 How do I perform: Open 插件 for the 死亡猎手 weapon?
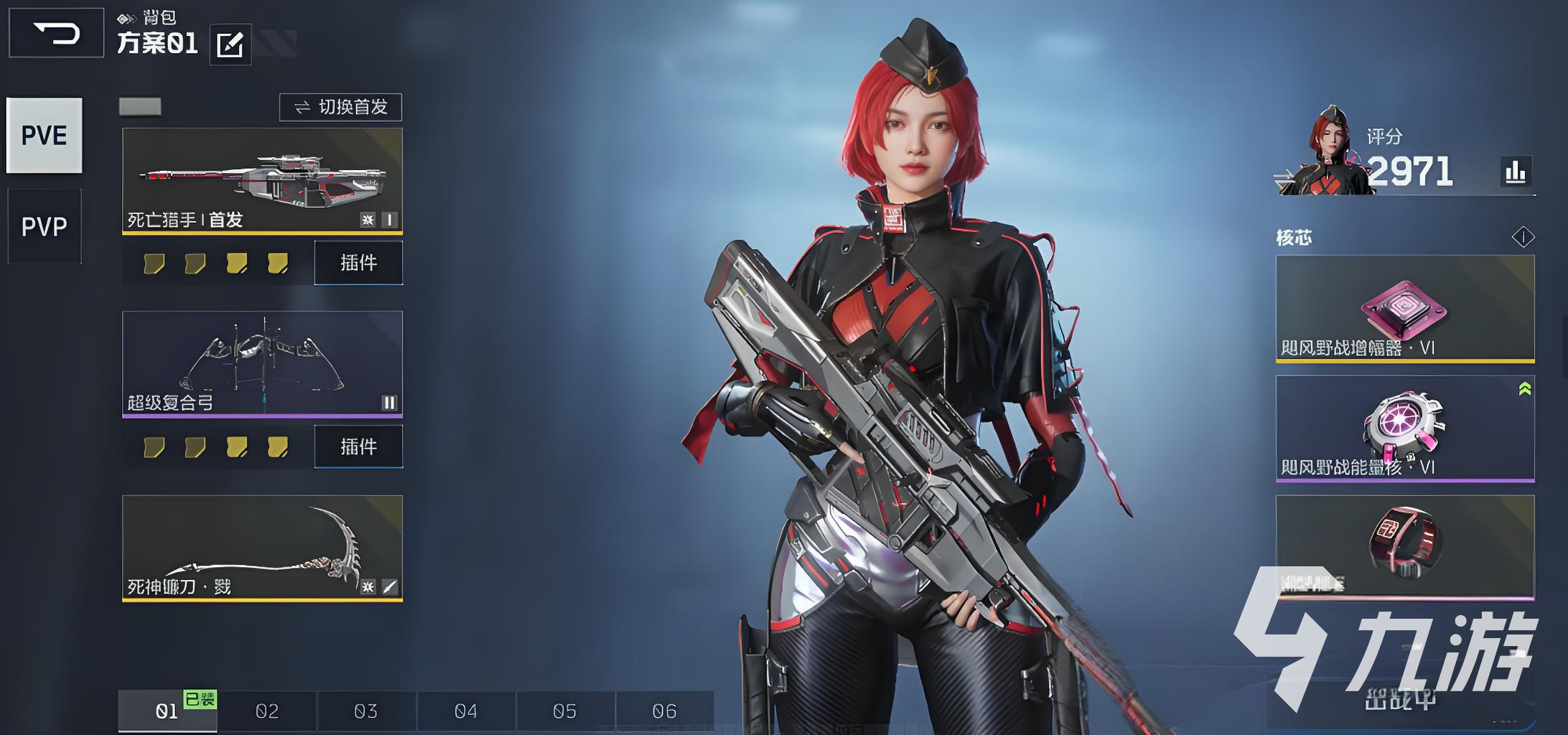point(358,263)
